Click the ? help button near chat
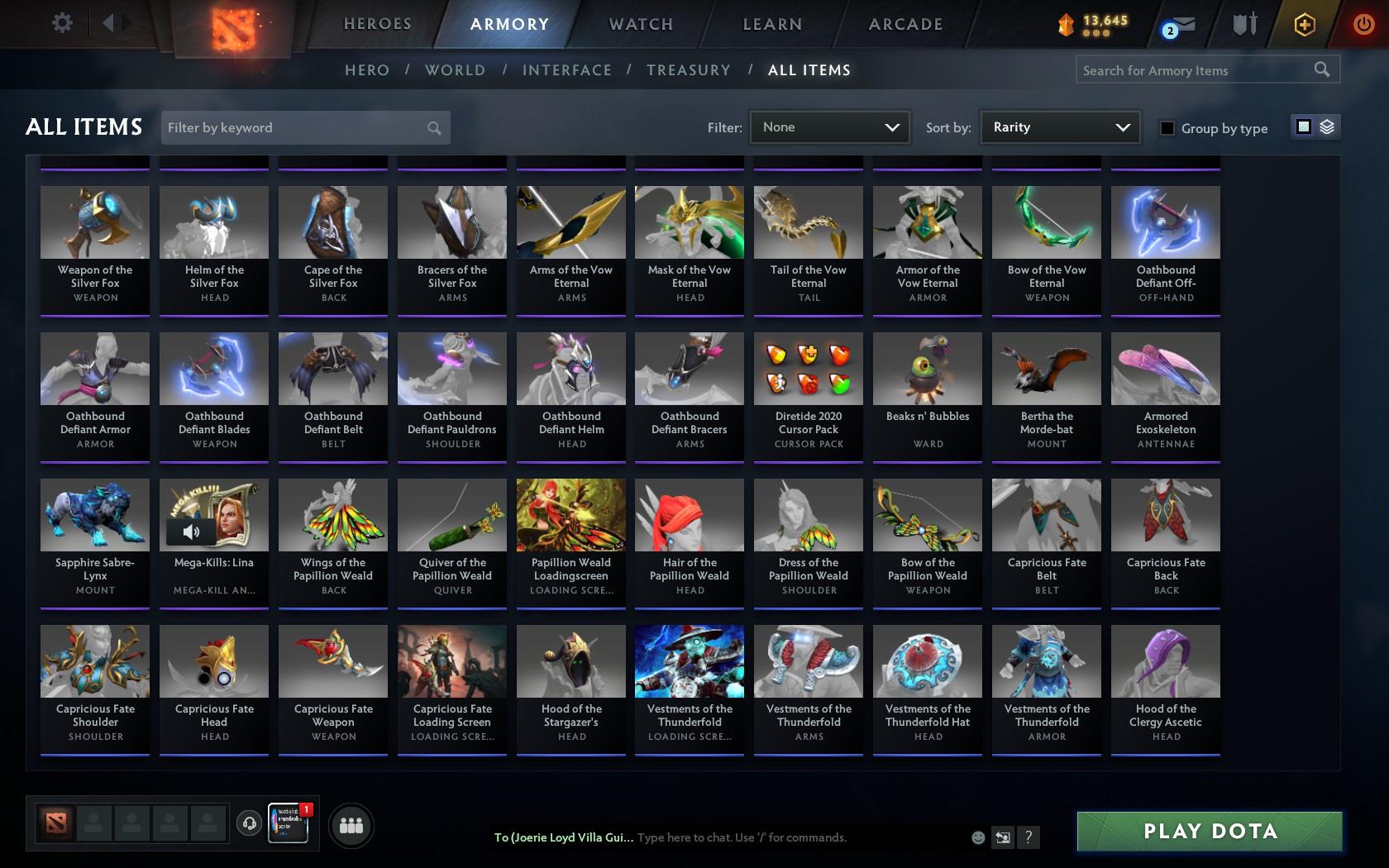The height and width of the screenshot is (868, 1389). pyautogui.click(x=1028, y=837)
